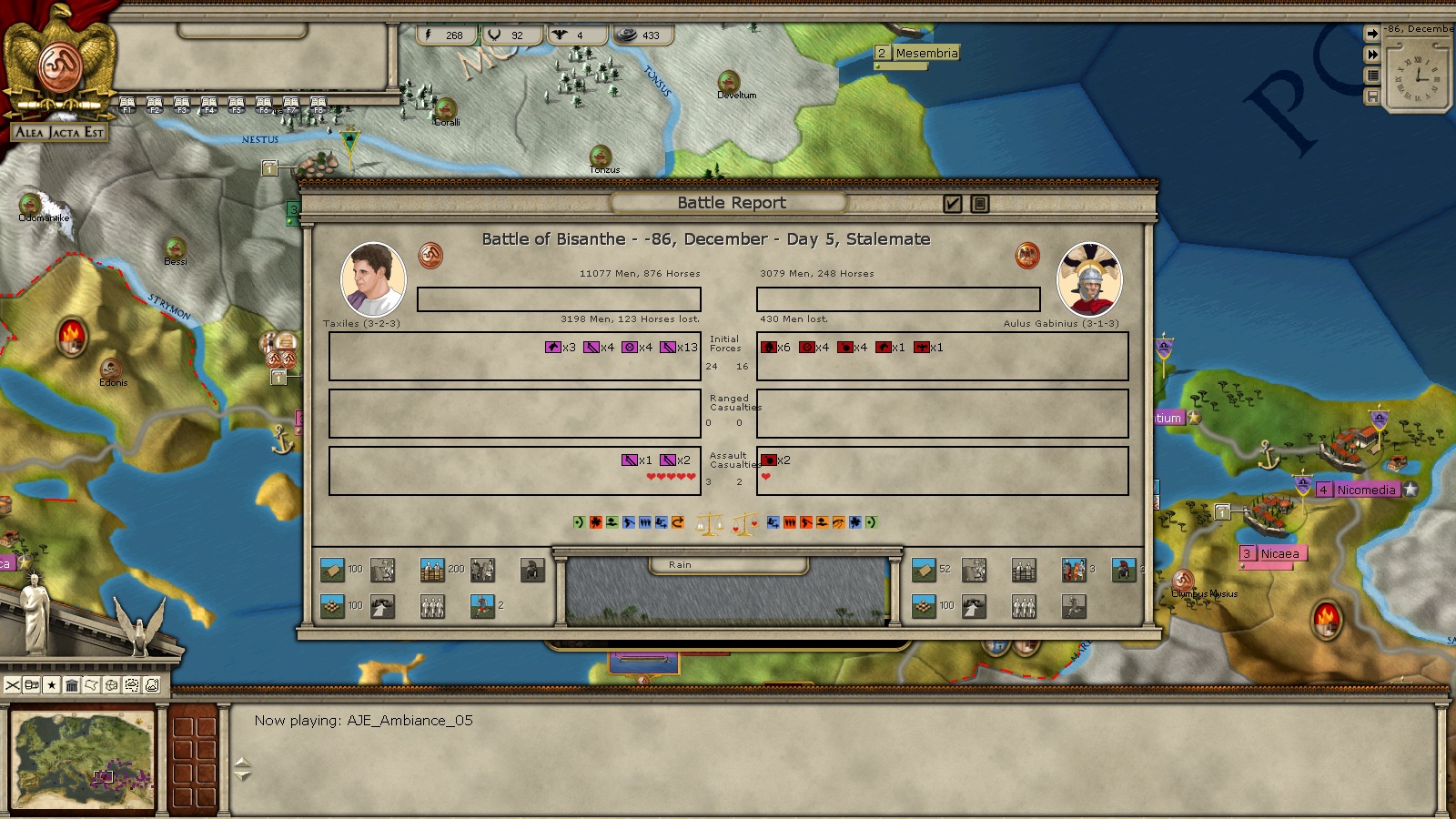
Task: Click the balance scales icon in report
Action: coord(709,524)
